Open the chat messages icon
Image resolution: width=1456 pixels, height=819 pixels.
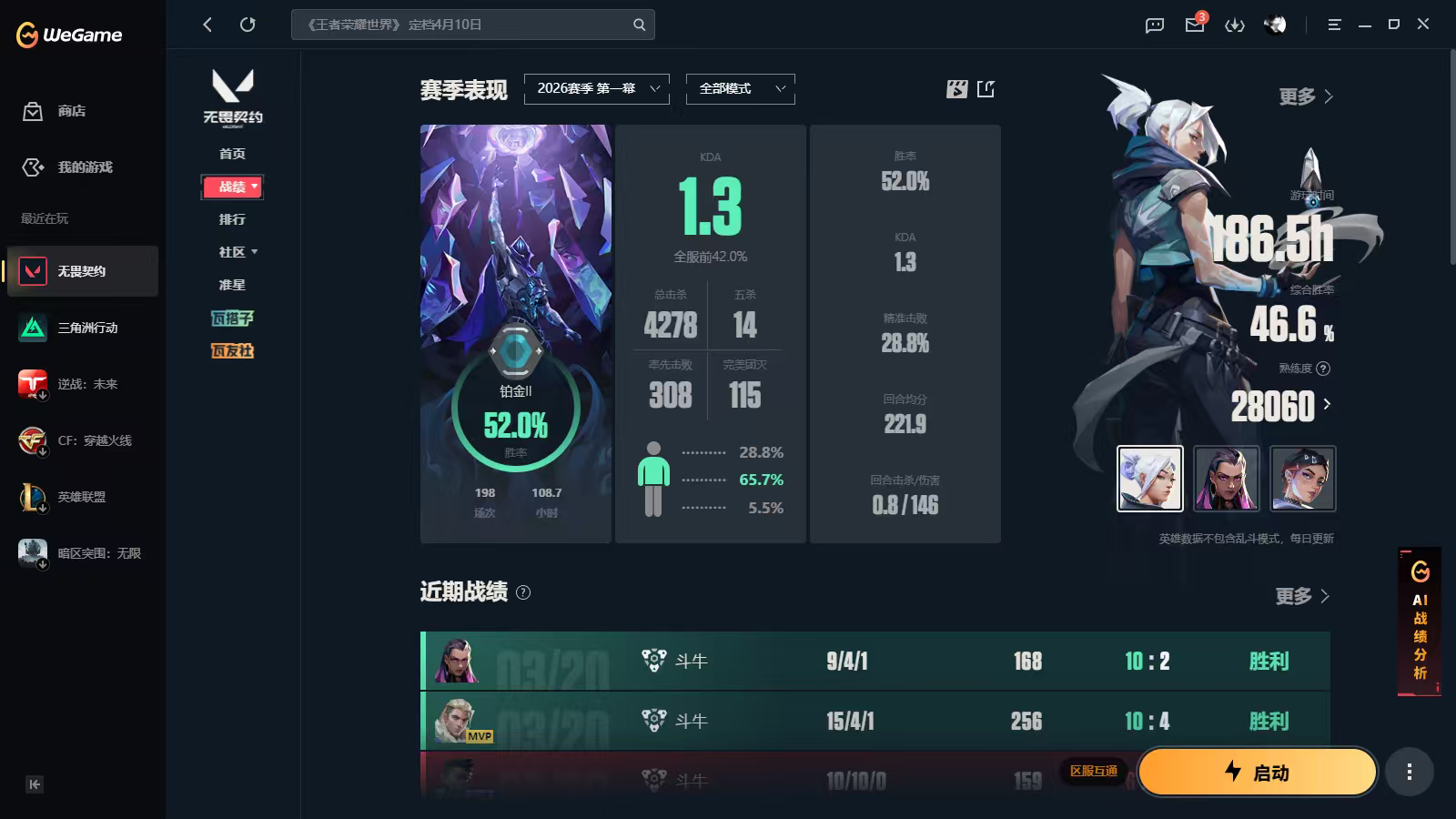pos(1153,25)
